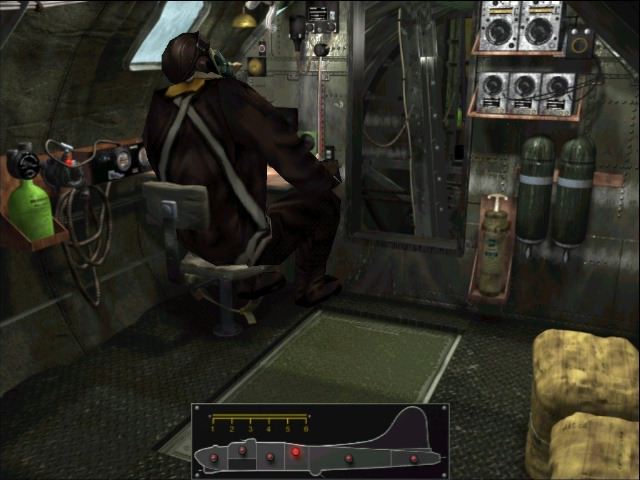Click the lit red radio room light
The height and width of the screenshot is (480, 640).
(296, 452)
